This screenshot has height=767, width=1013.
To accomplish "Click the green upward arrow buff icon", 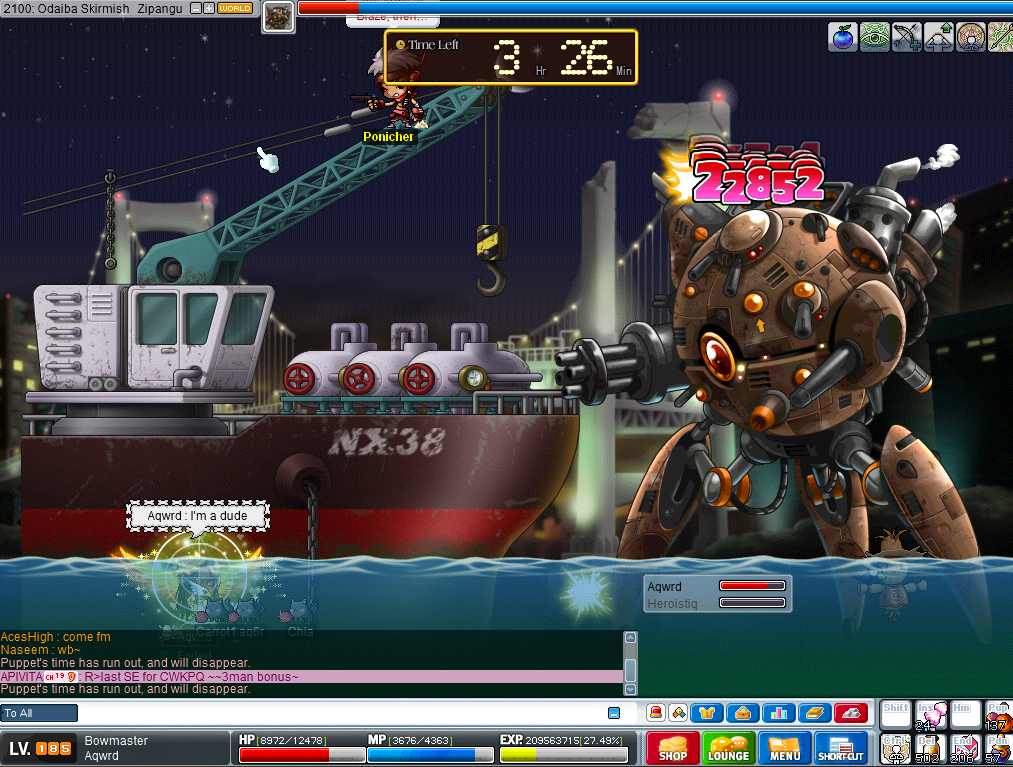I will pyautogui.click(x=938, y=37).
